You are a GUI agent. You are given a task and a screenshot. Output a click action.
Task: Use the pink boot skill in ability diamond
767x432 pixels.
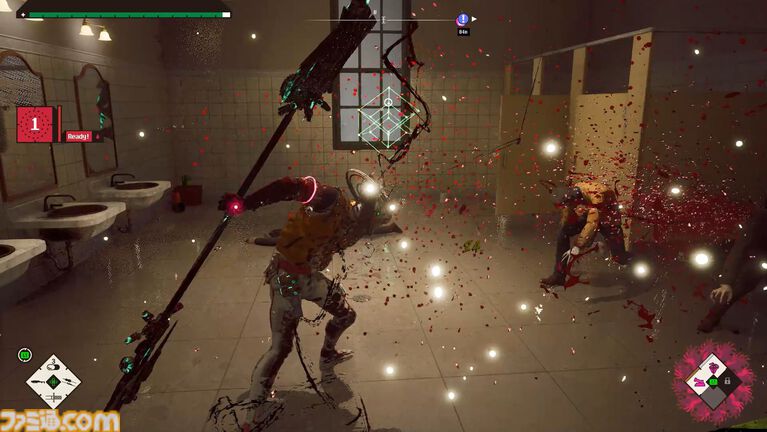[699, 381]
